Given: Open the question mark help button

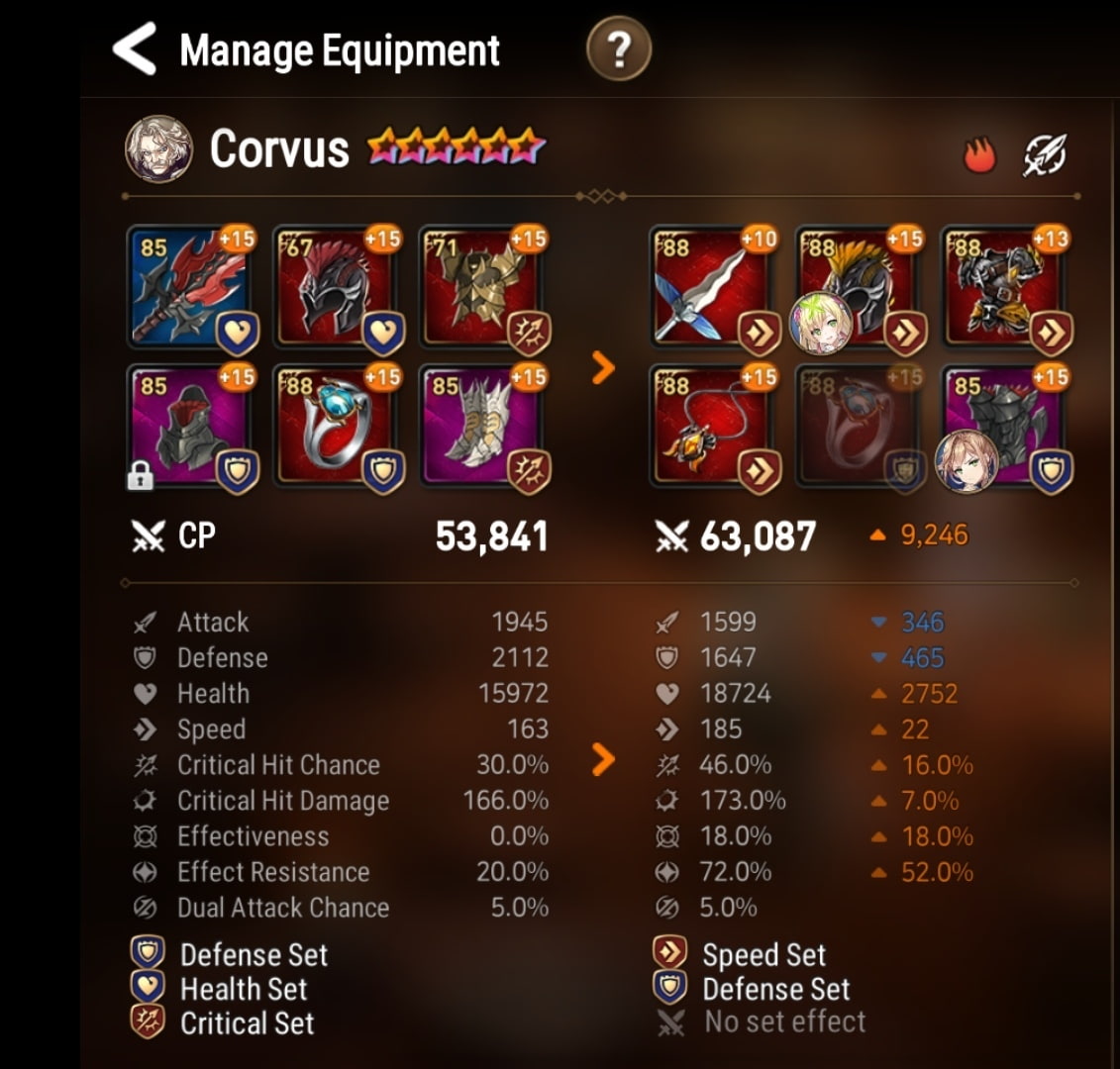Looking at the screenshot, I should 619,50.
